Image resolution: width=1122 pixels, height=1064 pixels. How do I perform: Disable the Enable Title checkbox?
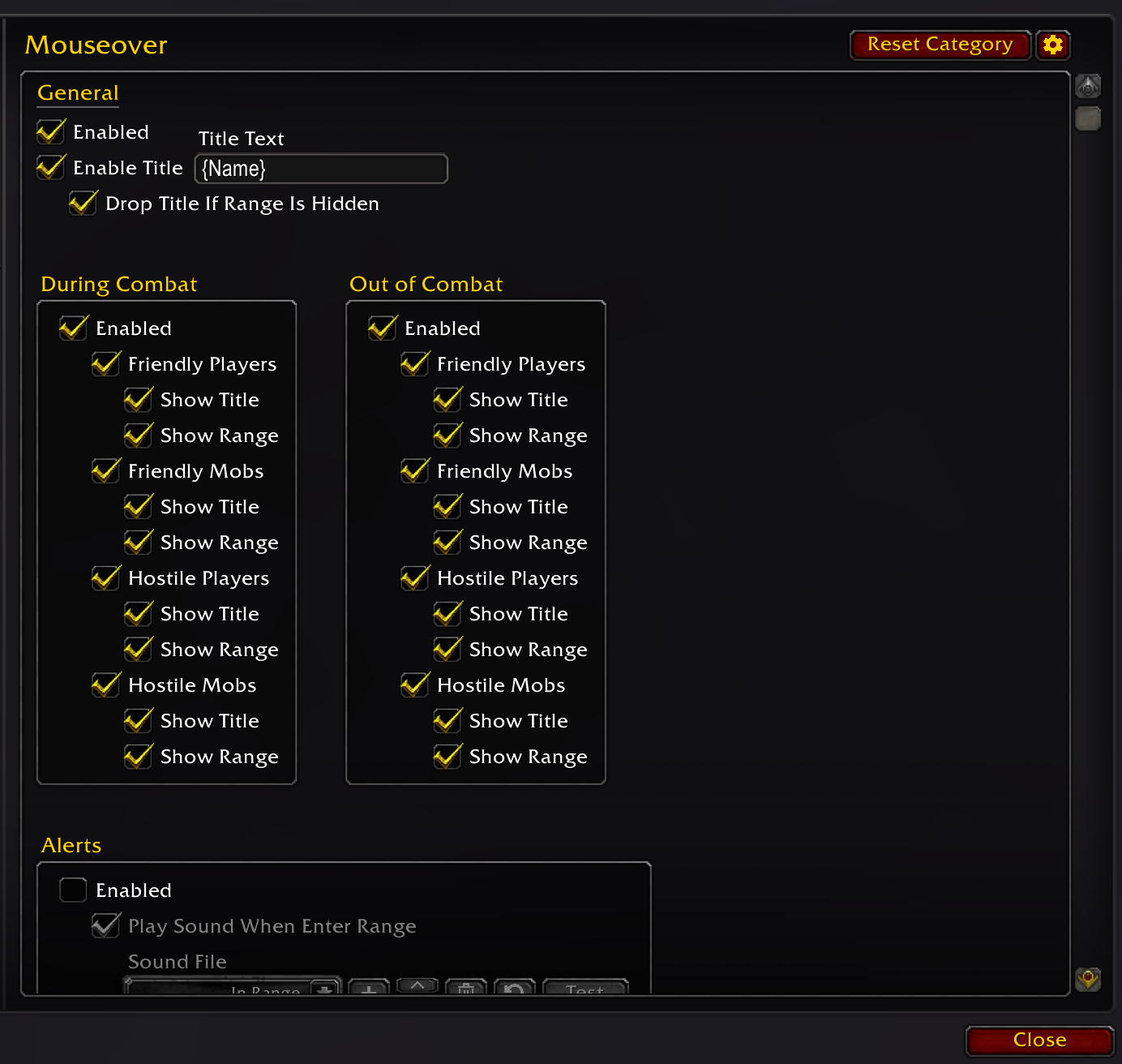tap(50, 167)
